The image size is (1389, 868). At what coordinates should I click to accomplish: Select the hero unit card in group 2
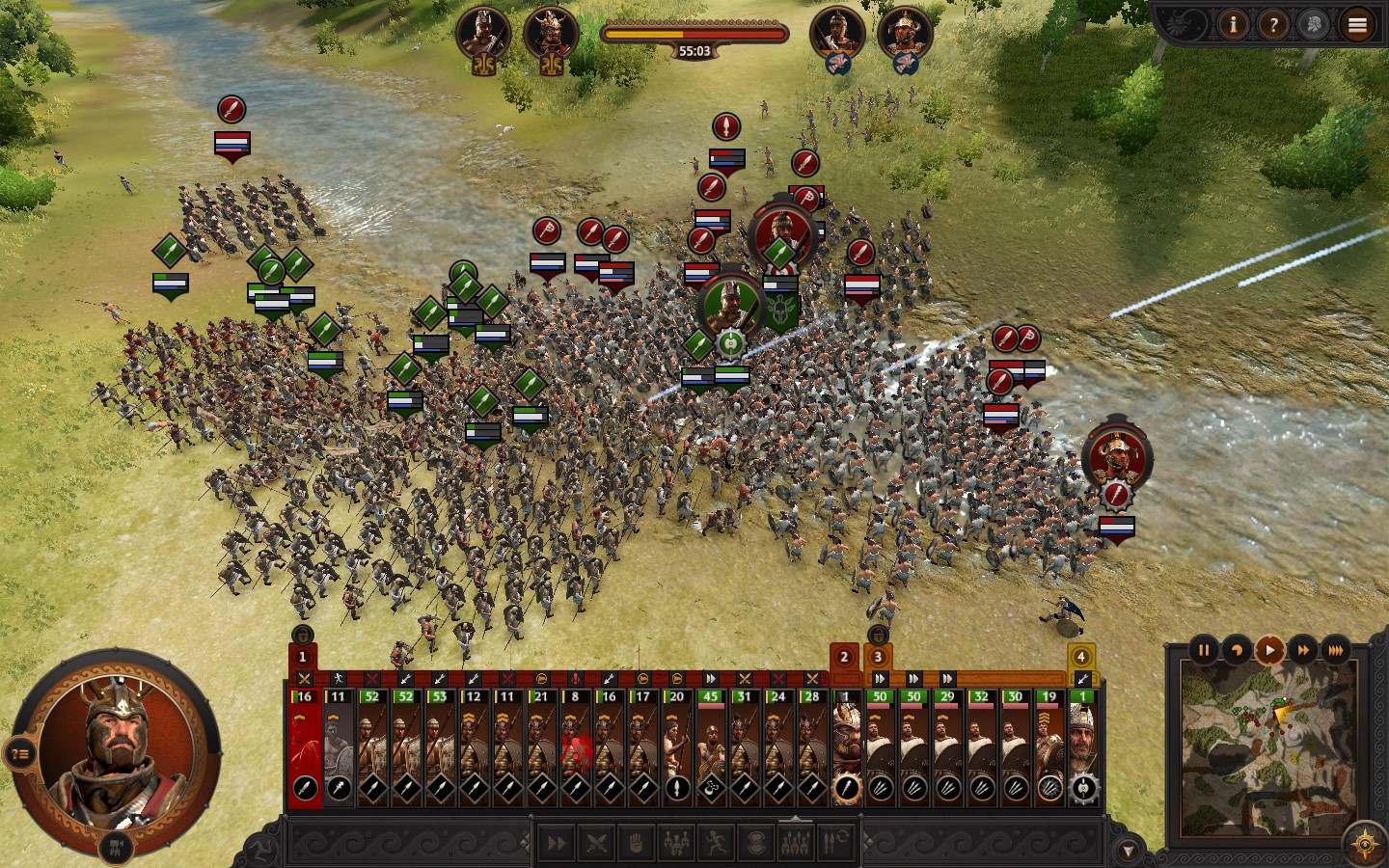846,747
